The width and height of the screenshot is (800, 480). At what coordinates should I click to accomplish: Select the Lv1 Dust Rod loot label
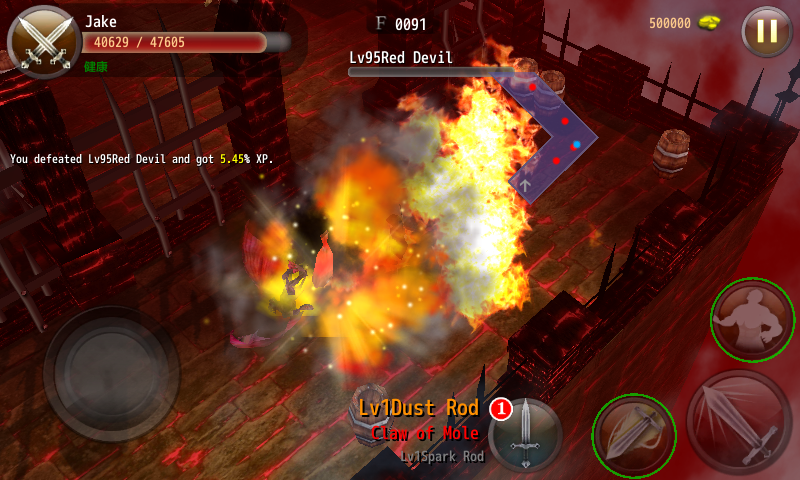point(419,408)
